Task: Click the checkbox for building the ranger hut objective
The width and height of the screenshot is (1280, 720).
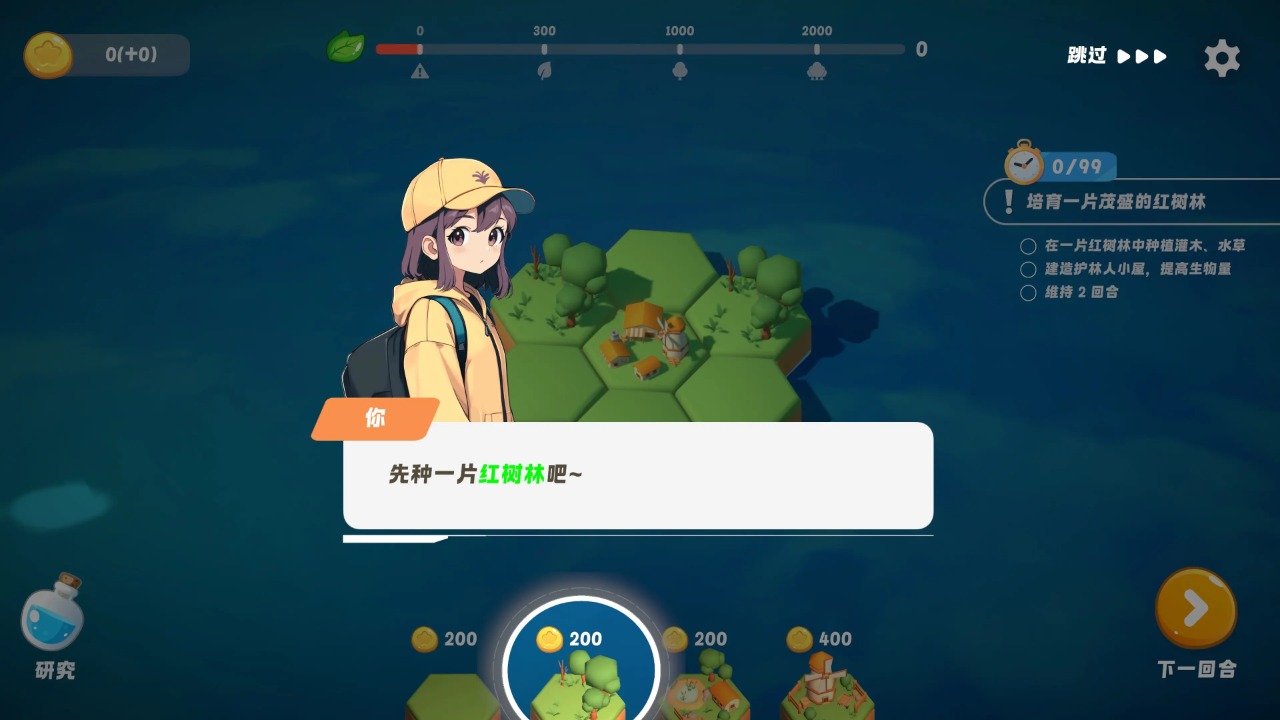Action: click(1028, 269)
